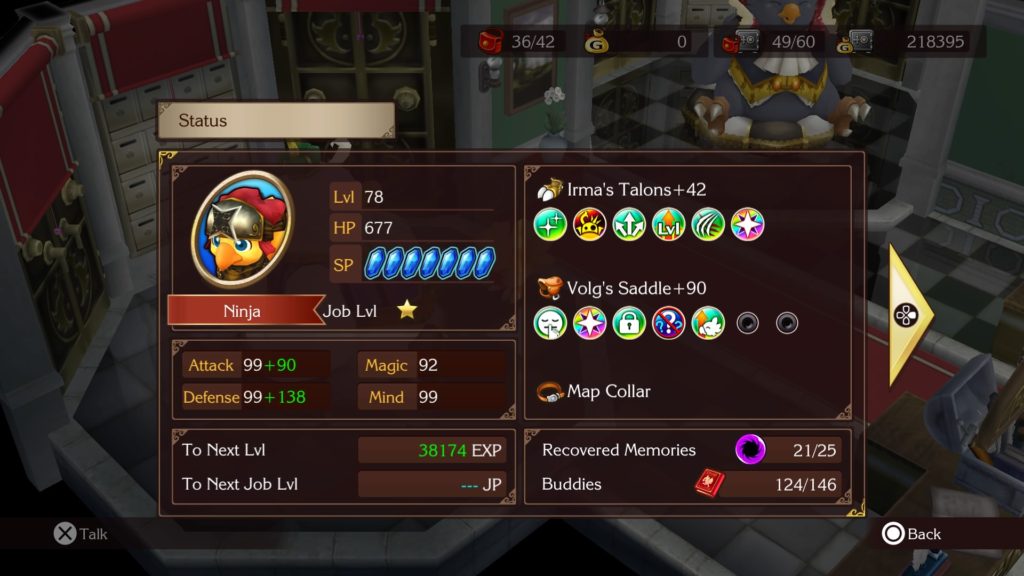The height and width of the screenshot is (576, 1024).
Task: Click the chocobo Ninja portrait
Action: (x=242, y=232)
